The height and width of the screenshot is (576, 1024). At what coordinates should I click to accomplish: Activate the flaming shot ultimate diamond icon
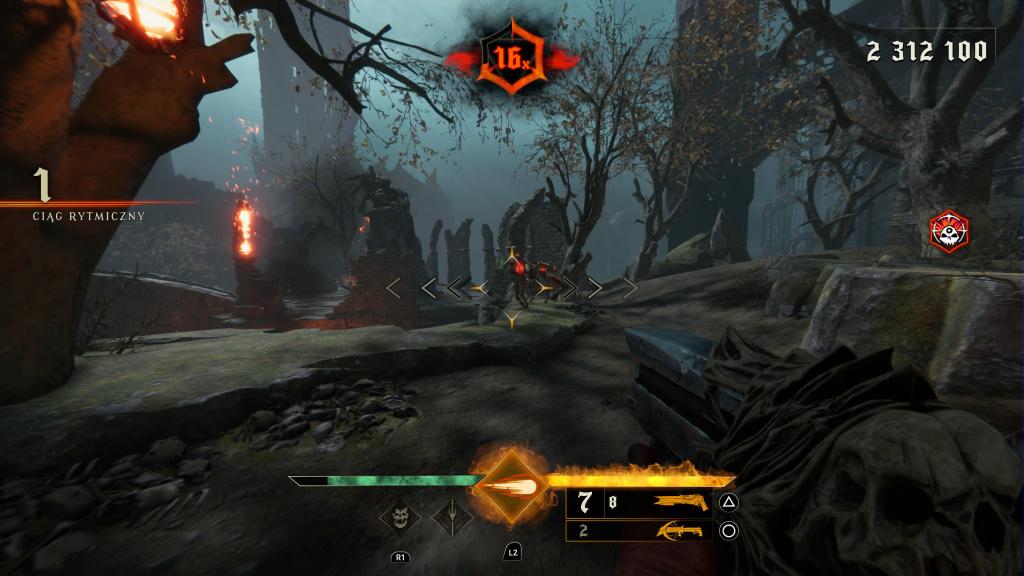coord(511,487)
